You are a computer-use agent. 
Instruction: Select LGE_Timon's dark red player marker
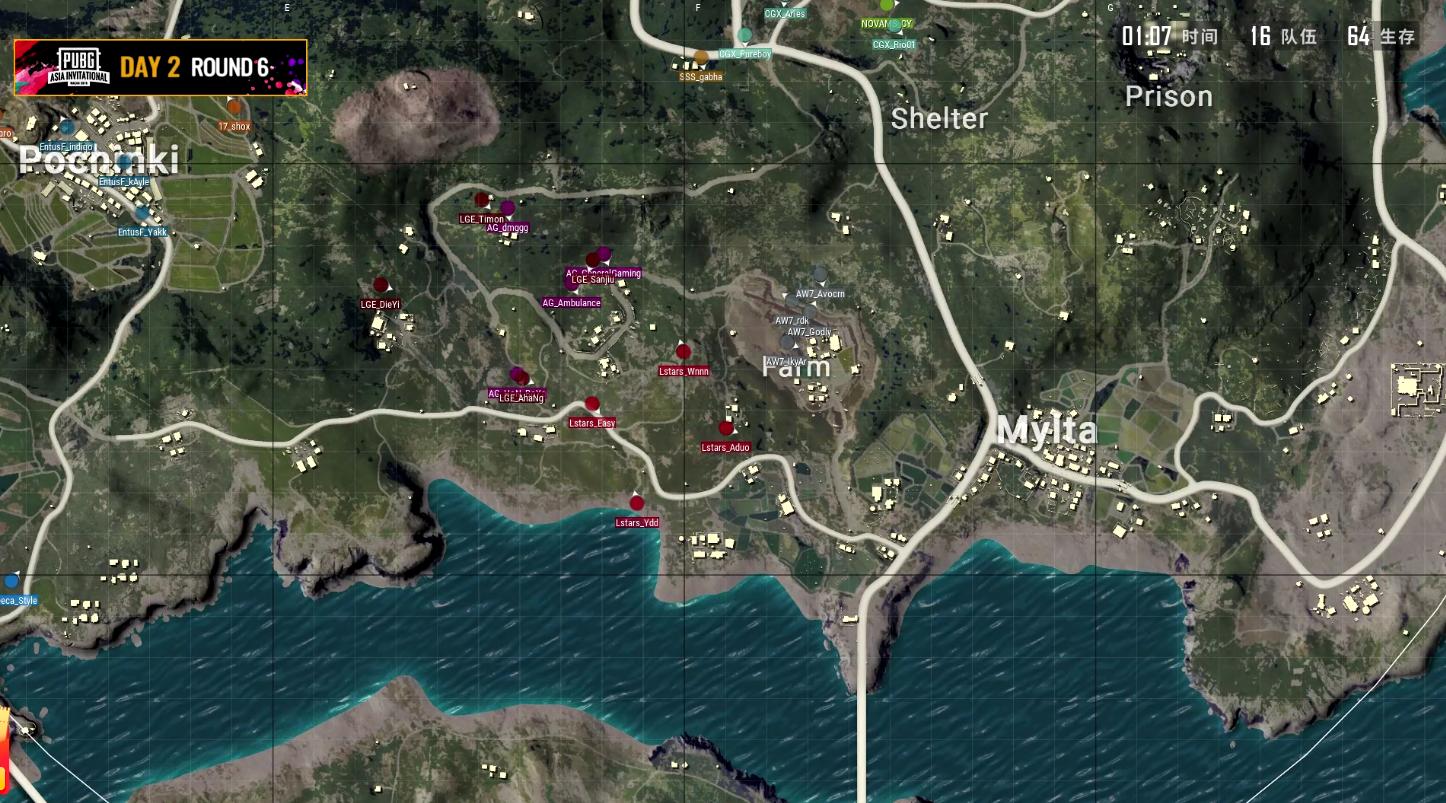tap(482, 200)
